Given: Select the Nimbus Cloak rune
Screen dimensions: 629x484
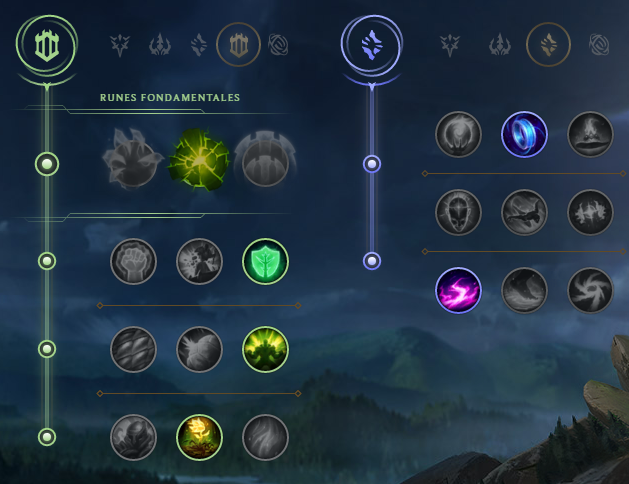Looking at the screenshot, I should (x=590, y=134).
